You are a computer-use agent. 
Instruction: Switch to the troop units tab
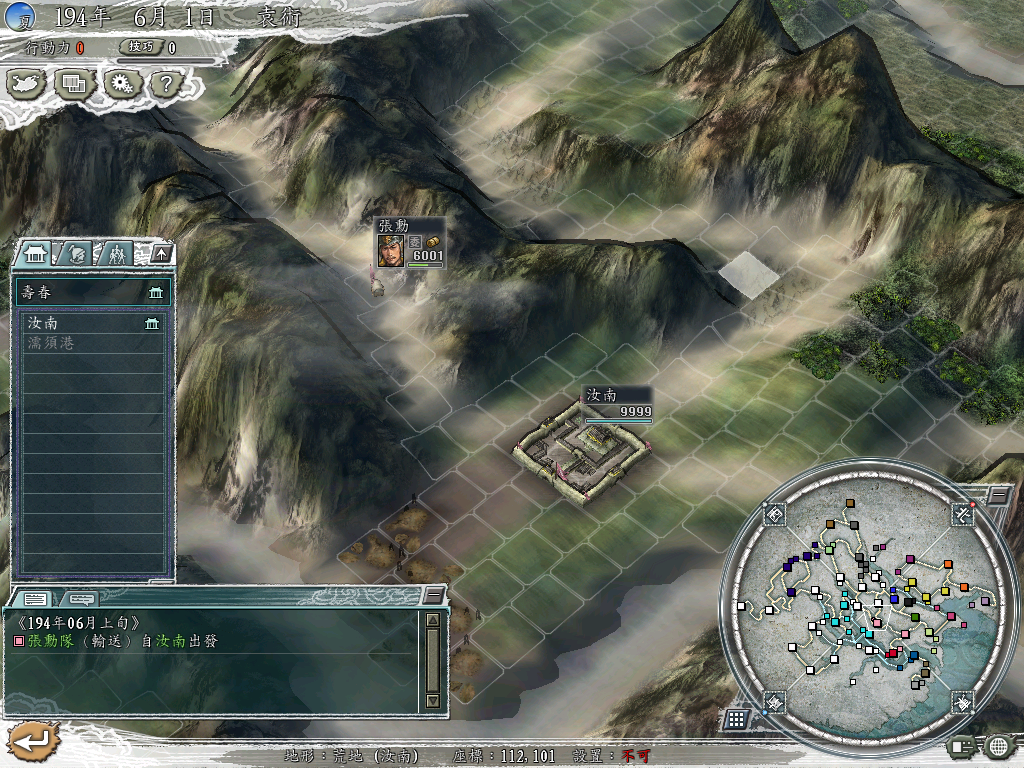(x=118, y=254)
